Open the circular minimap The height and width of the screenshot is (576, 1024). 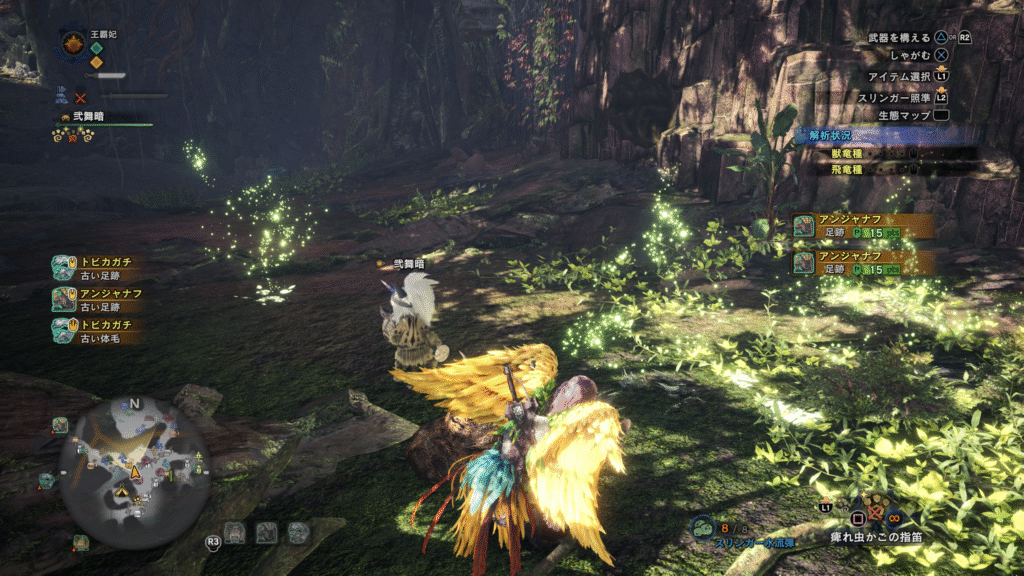coord(134,470)
